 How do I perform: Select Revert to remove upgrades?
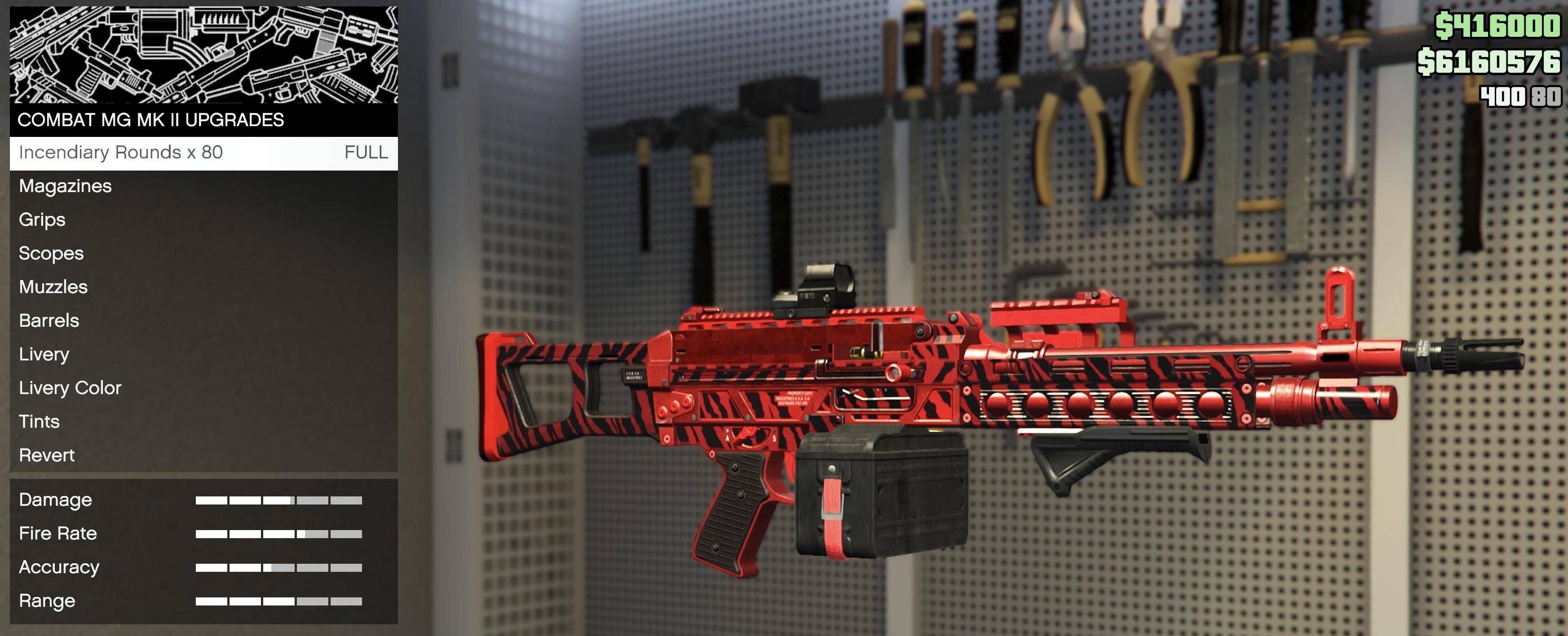pos(47,455)
